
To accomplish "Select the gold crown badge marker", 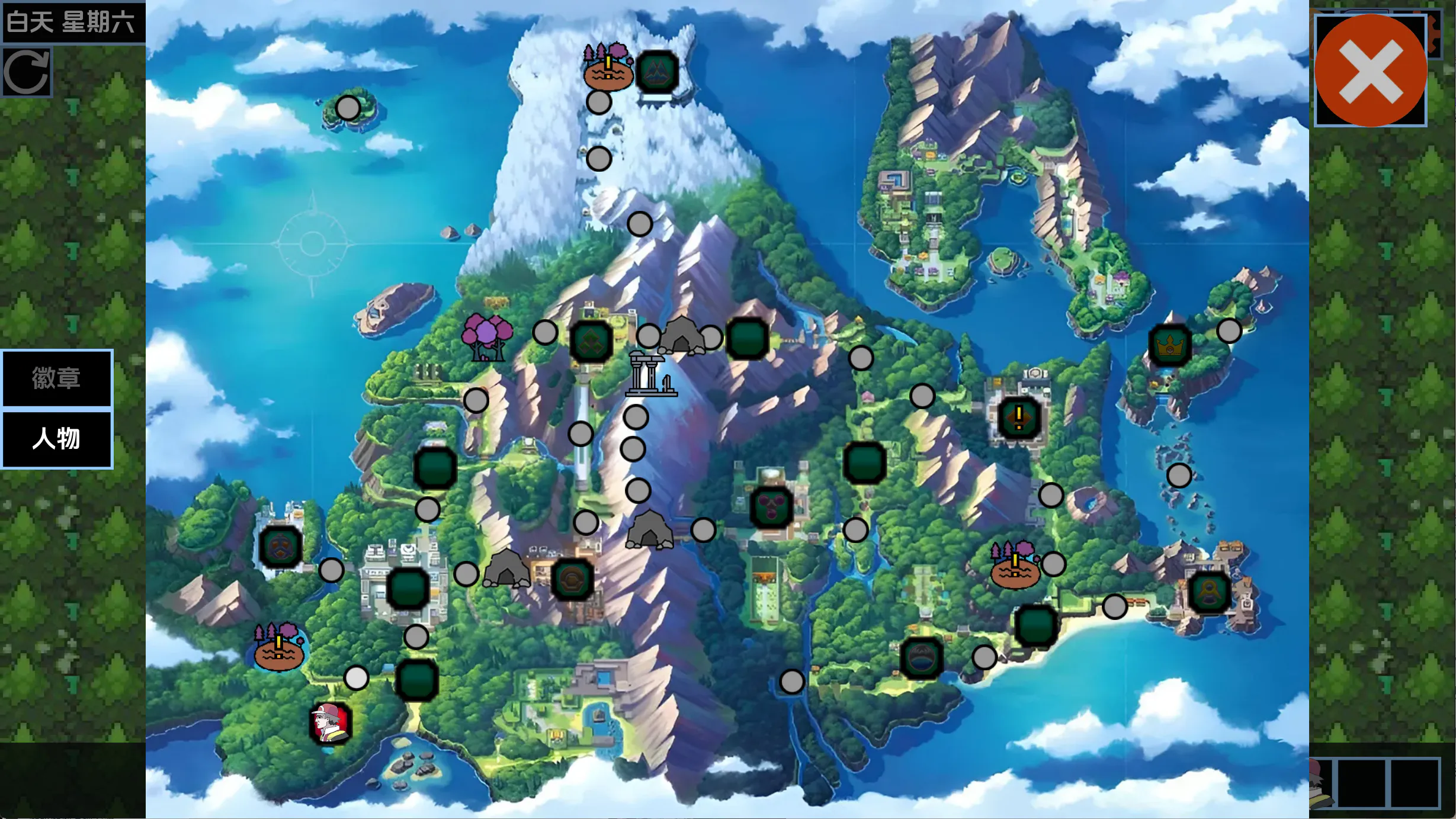I will tap(1169, 346).
